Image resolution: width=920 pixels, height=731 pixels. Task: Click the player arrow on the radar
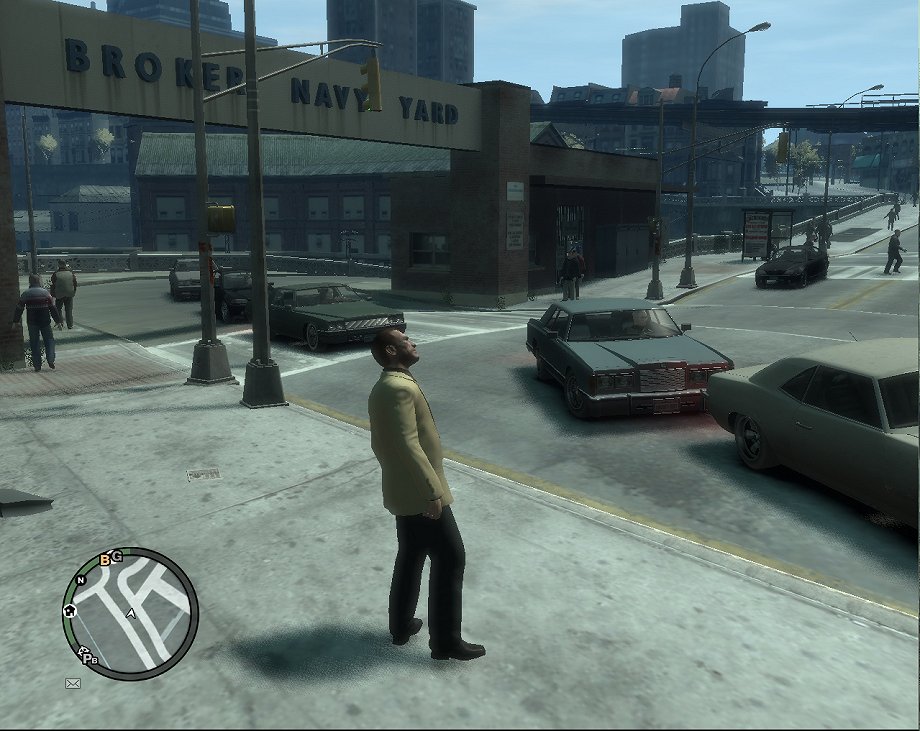coord(131,613)
